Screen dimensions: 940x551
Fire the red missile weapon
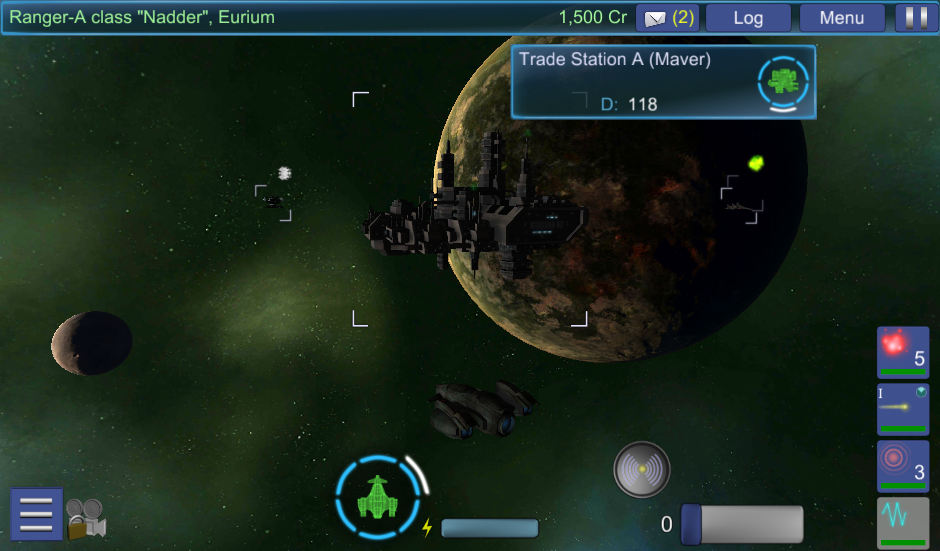[x=902, y=352]
